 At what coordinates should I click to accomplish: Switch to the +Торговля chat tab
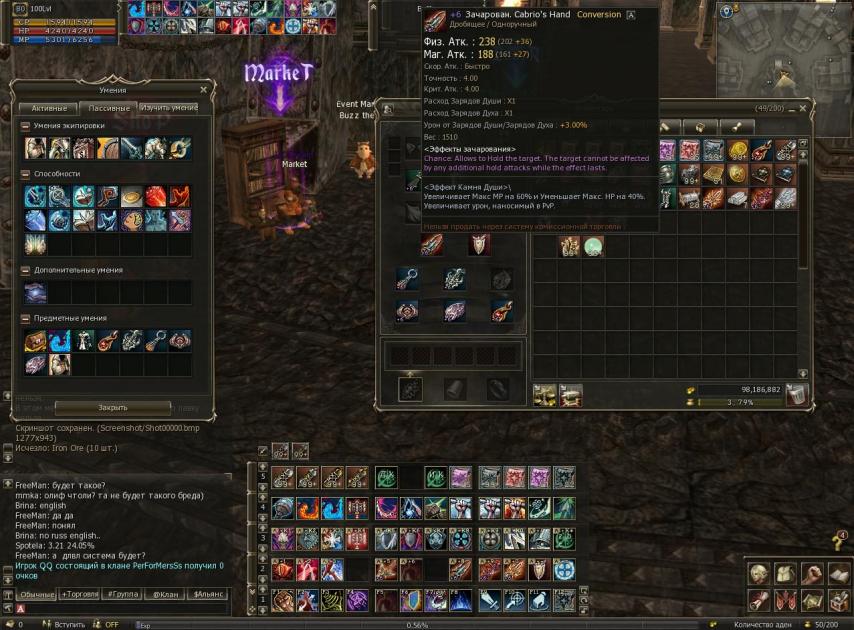click(x=80, y=594)
